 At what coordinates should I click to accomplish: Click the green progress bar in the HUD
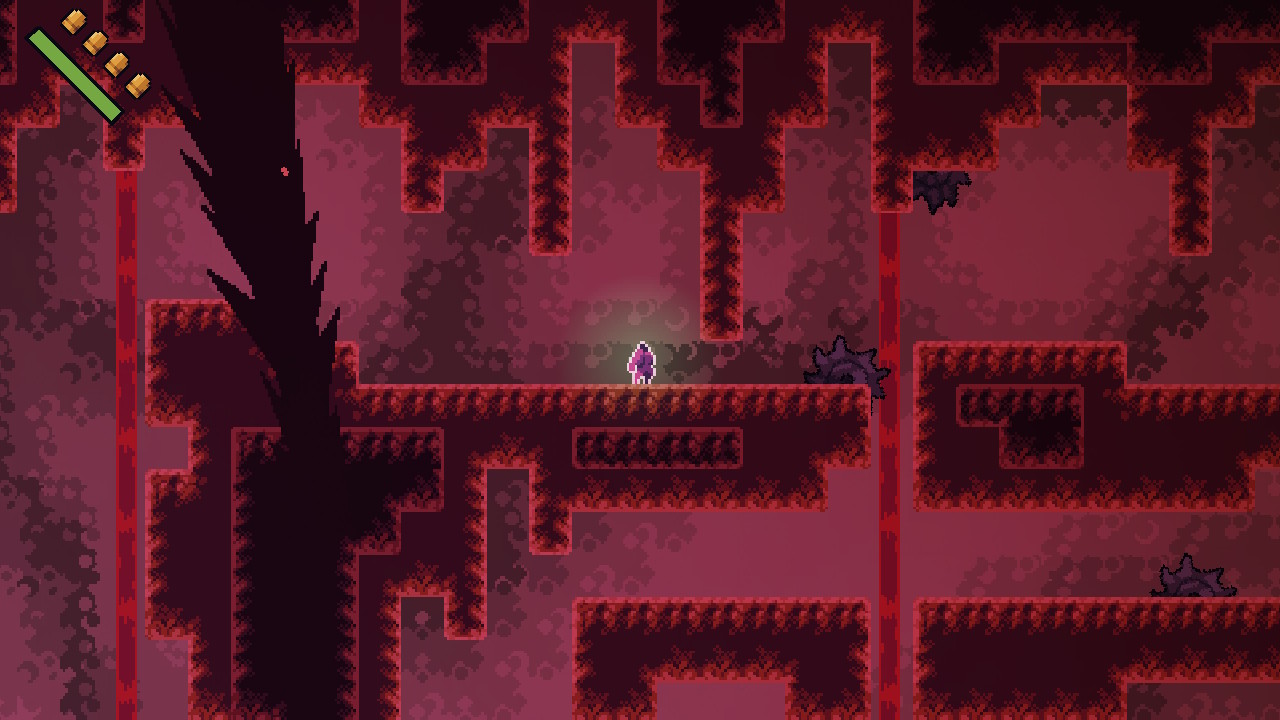(x=75, y=73)
